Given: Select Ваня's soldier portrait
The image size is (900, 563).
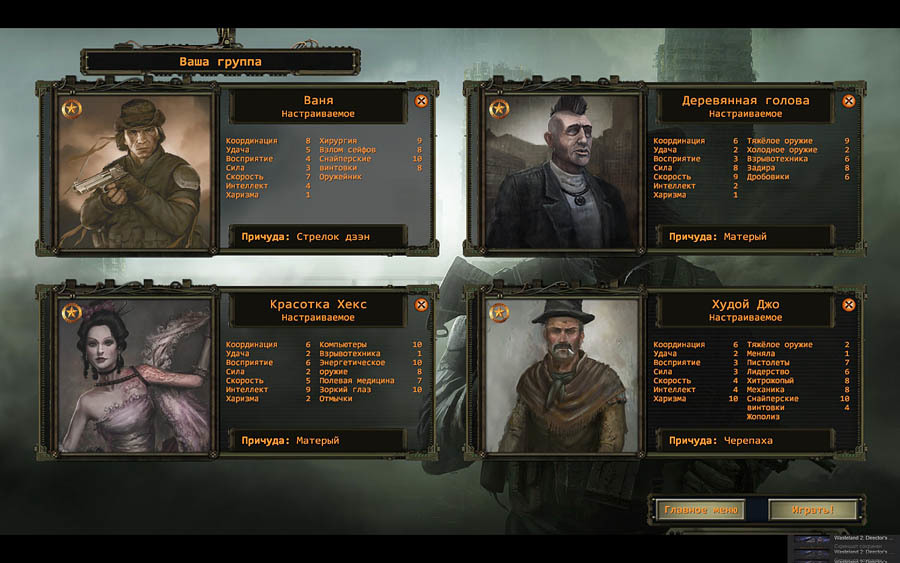Looking at the screenshot, I should 137,171.
